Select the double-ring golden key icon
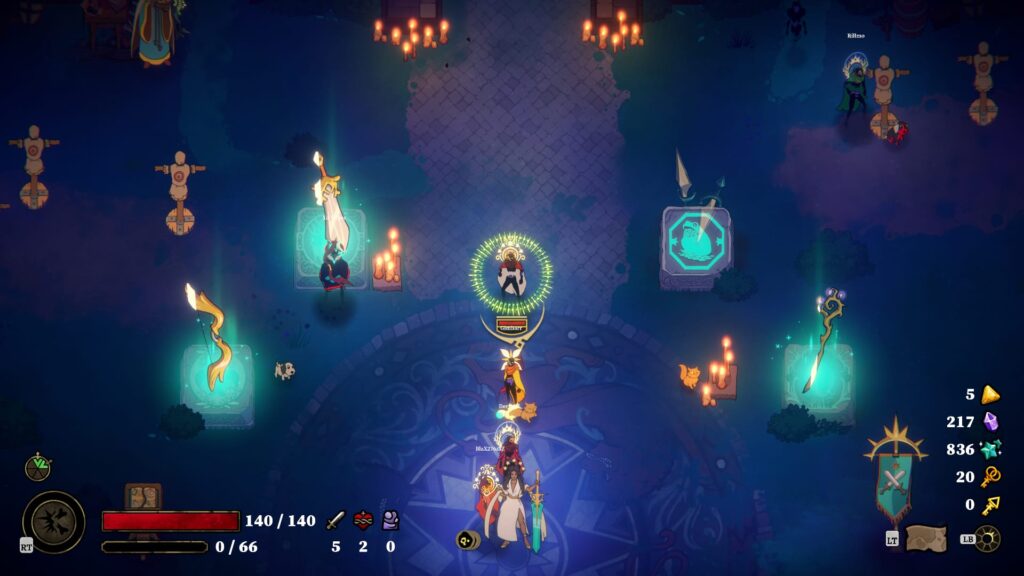 [991, 477]
